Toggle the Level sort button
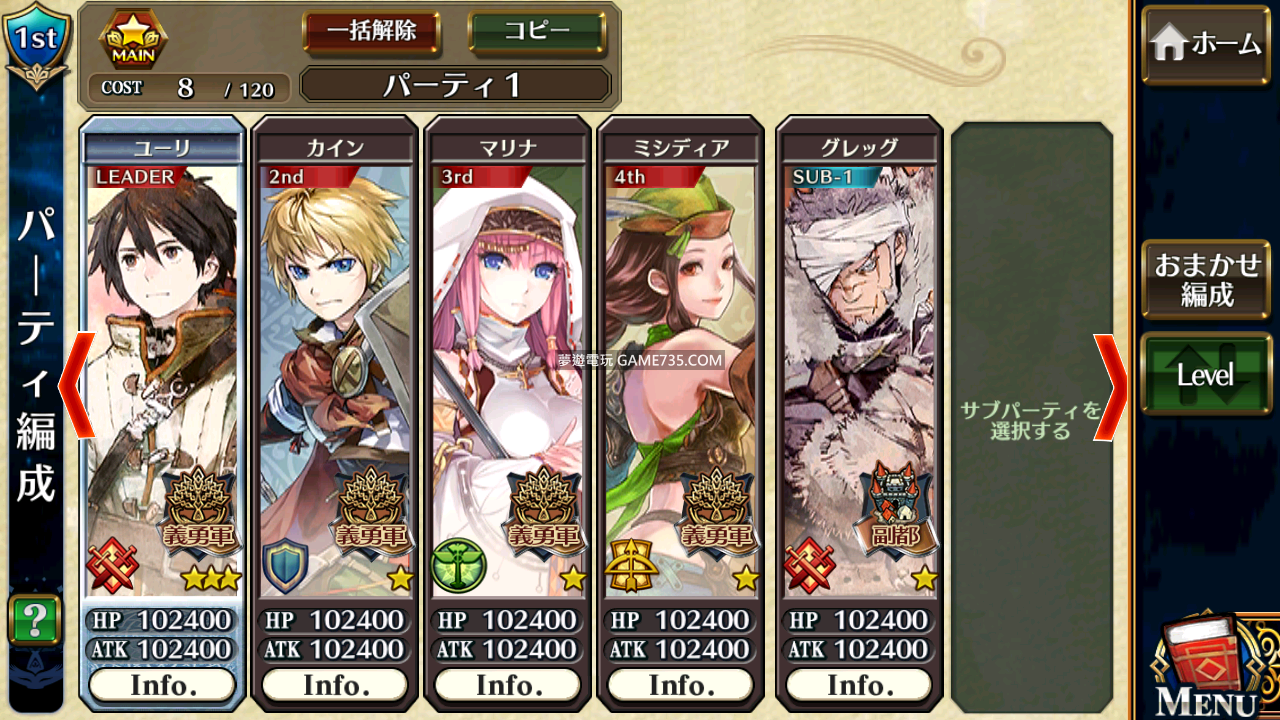The width and height of the screenshot is (1280, 720). pos(1206,375)
